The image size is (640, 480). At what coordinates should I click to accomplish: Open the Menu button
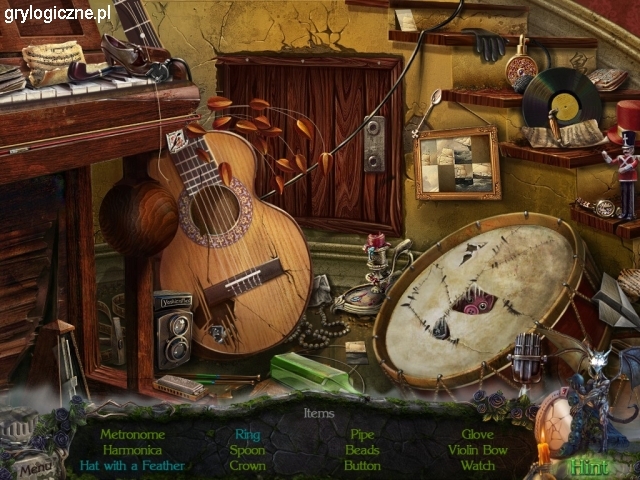point(35,465)
